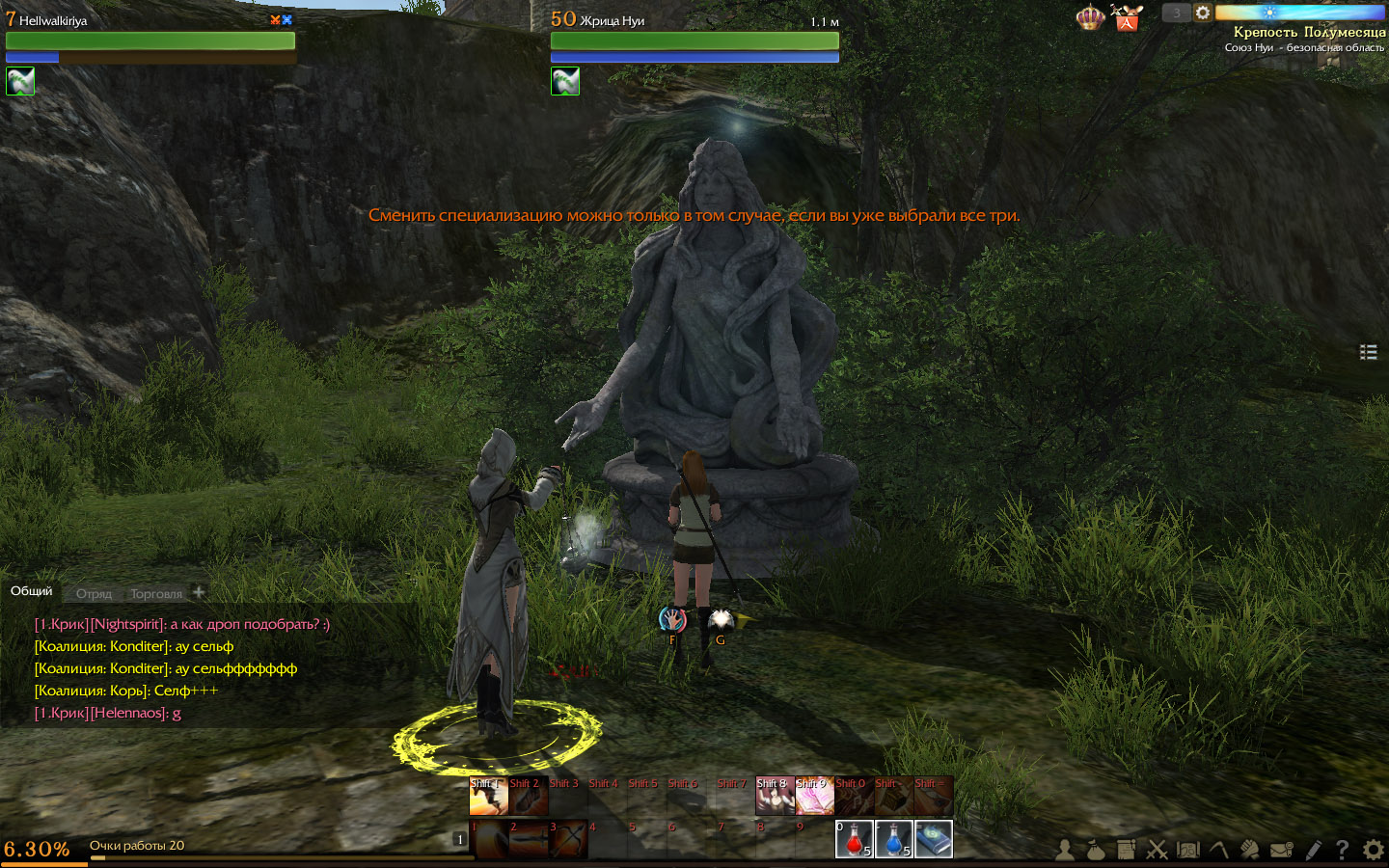
Task: Use the blue mana potion slot
Action: click(x=893, y=839)
